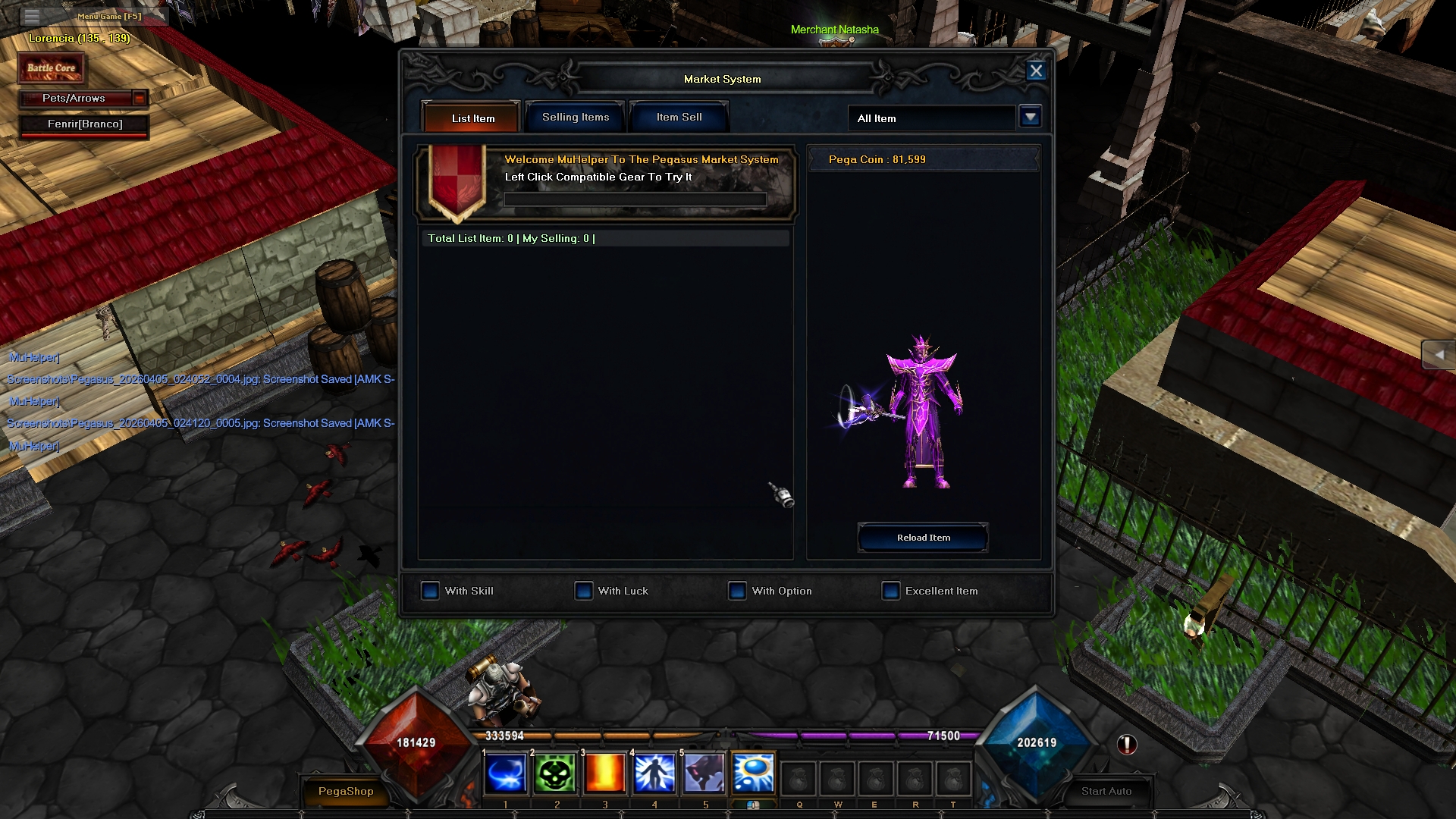The image size is (1456, 819).
Task: Activate the blue swirl skill in slot 1
Action: 506,774
